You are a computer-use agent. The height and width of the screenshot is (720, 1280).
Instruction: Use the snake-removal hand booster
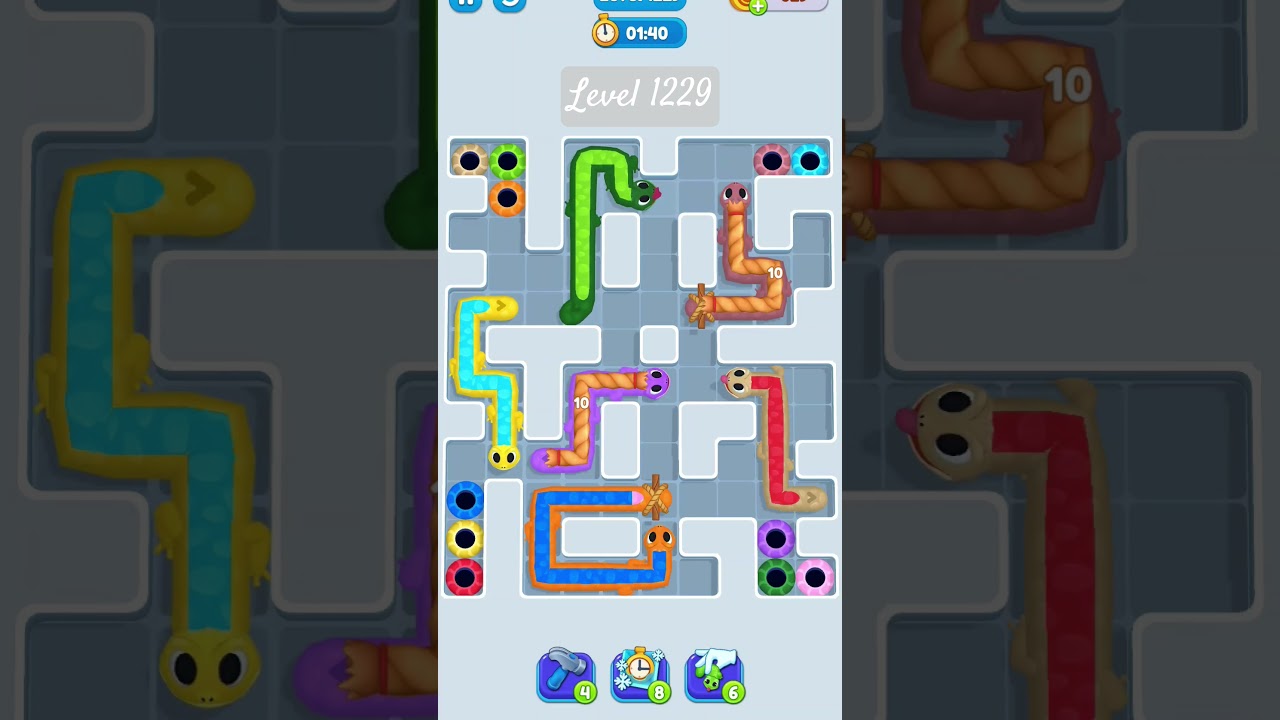pos(713,672)
